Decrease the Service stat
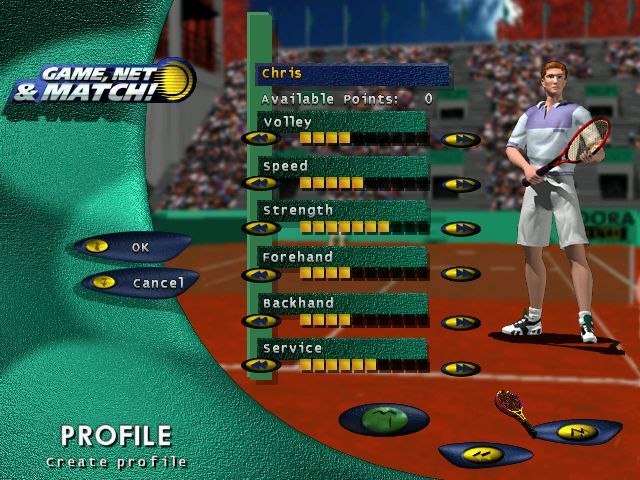The height and width of the screenshot is (480, 640). click(x=261, y=366)
